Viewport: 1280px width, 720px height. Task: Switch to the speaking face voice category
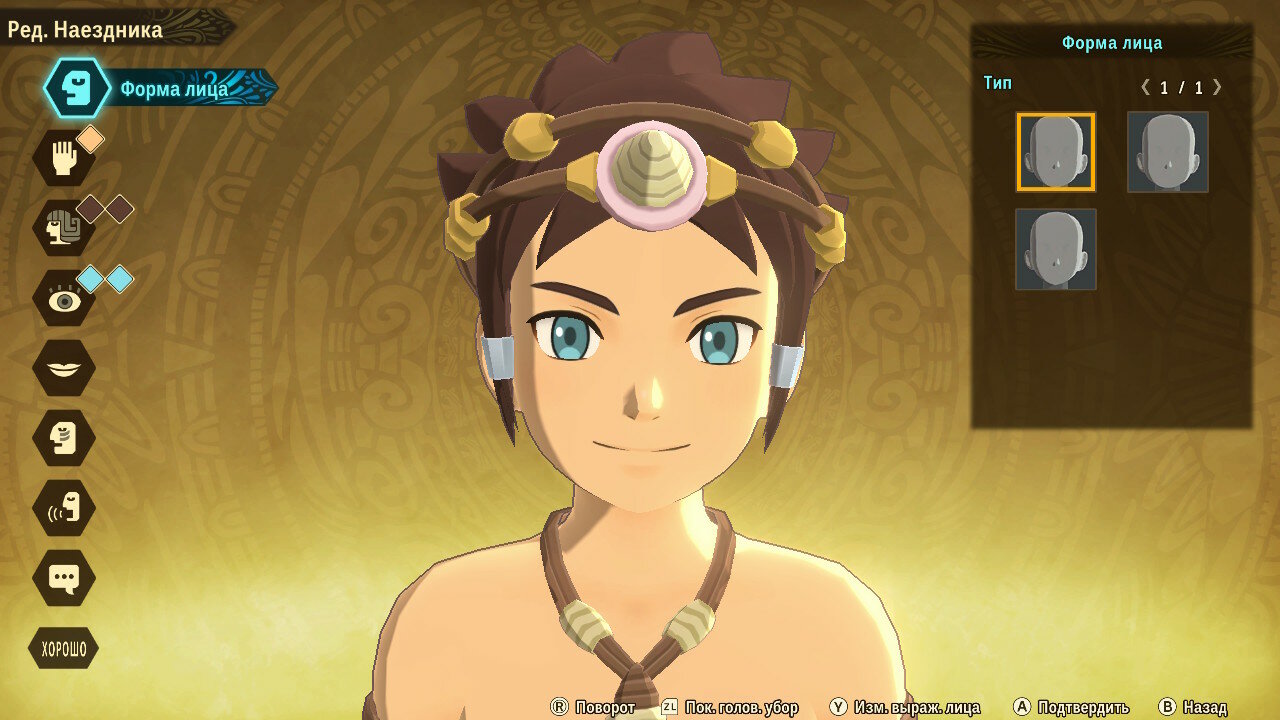coord(64,508)
